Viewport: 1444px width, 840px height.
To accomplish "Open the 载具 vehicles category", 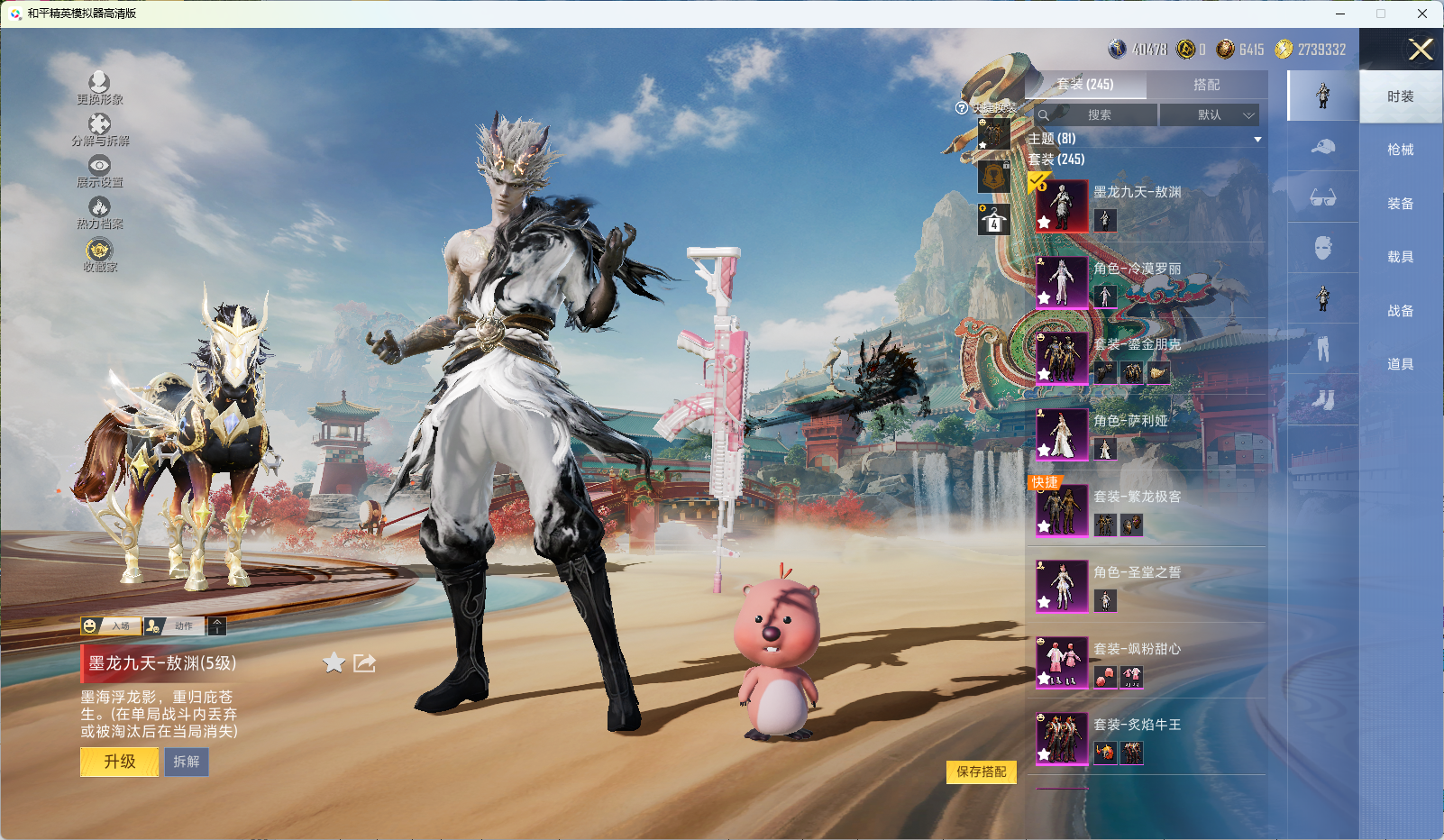I will (x=1400, y=257).
